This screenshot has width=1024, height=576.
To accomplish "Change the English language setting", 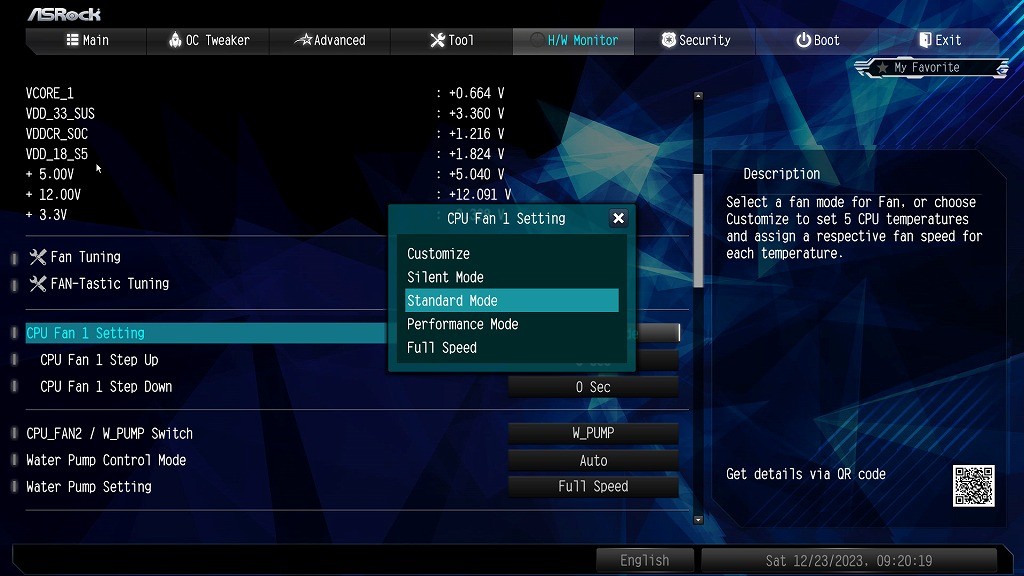I will [x=644, y=560].
